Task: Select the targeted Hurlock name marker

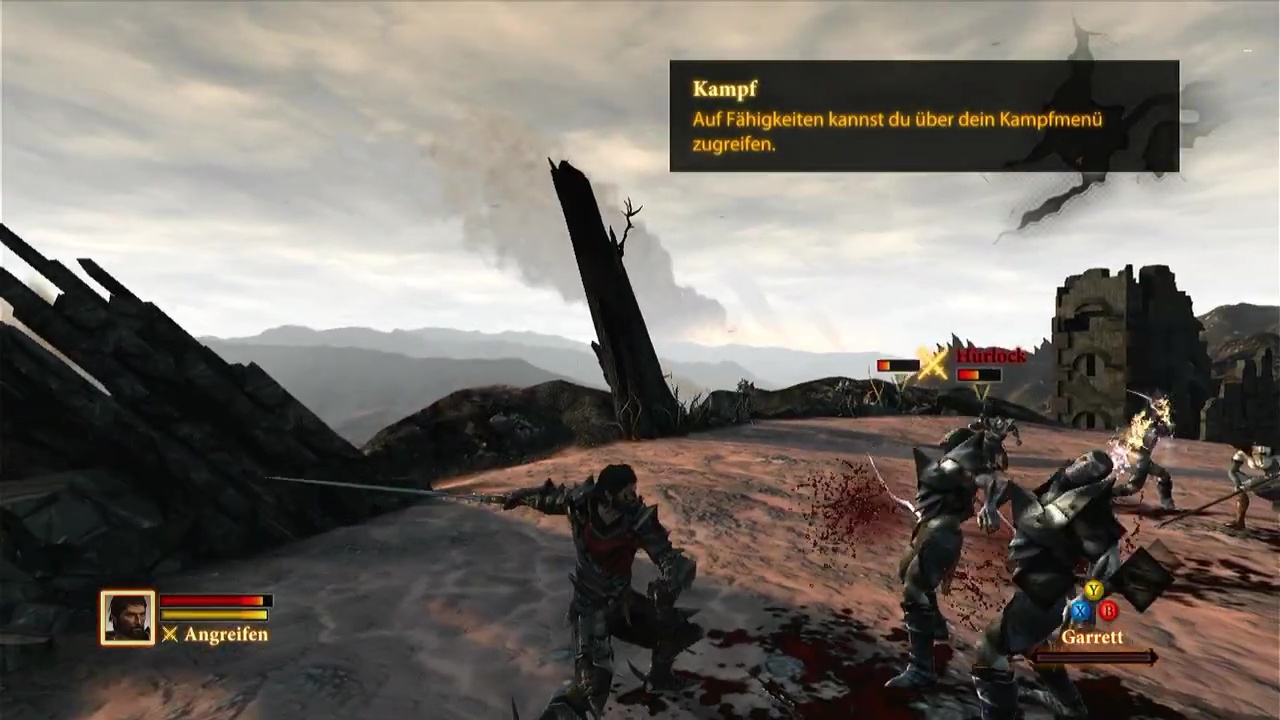Action: (990, 356)
